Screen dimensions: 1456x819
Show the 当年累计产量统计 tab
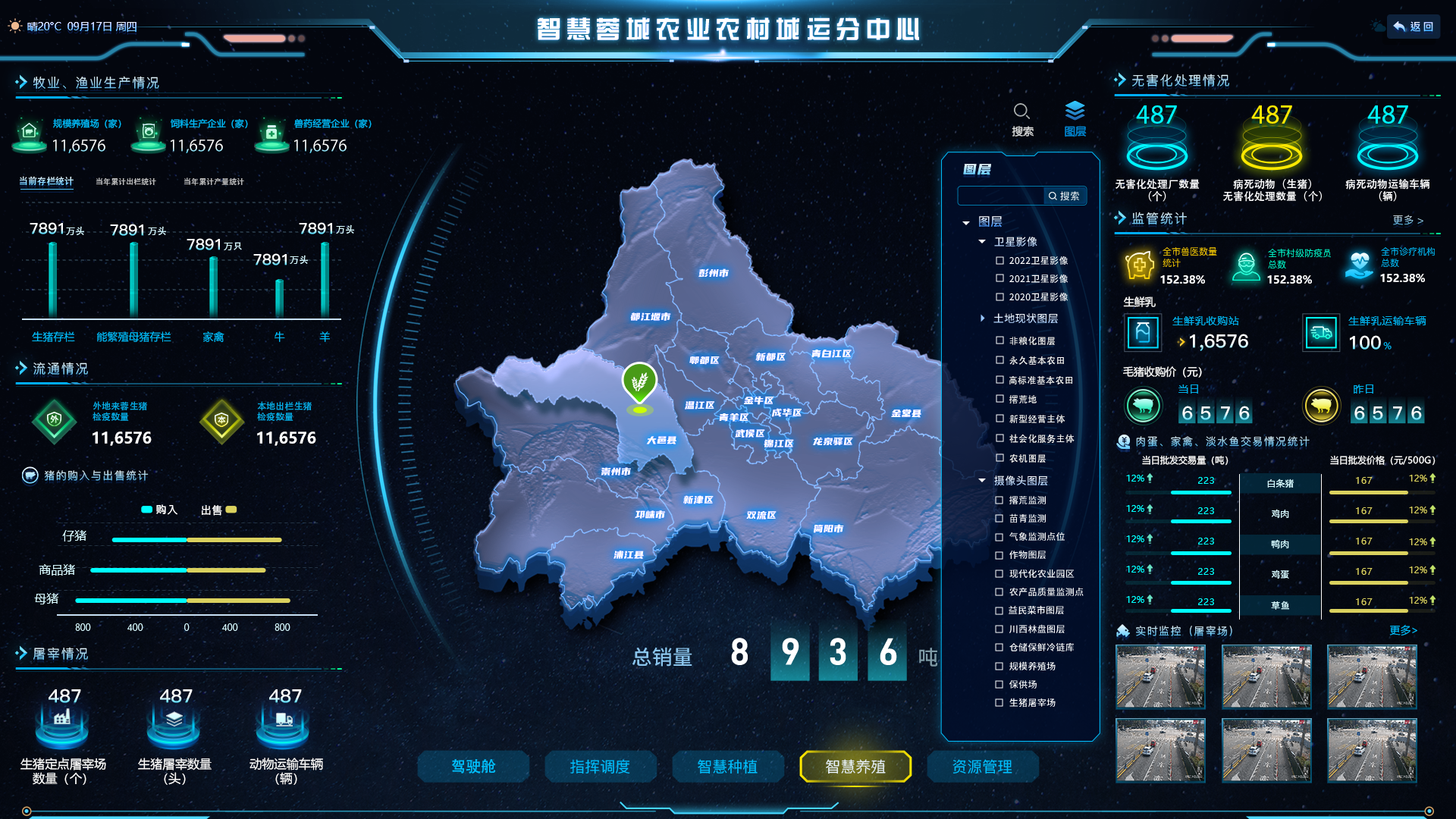click(213, 182)
